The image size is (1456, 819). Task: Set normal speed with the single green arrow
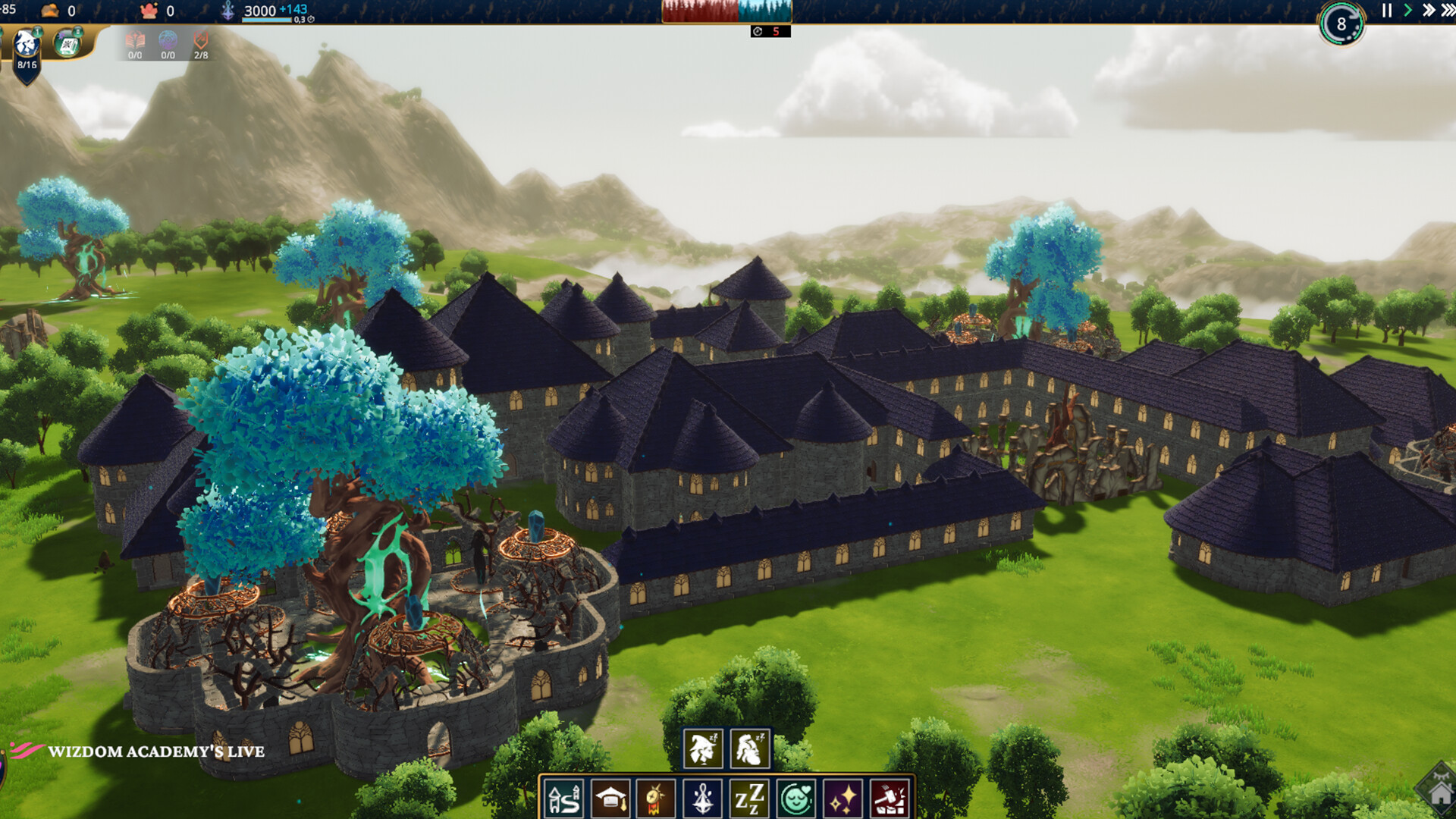pyautogui.click(x=1407, y=11)
